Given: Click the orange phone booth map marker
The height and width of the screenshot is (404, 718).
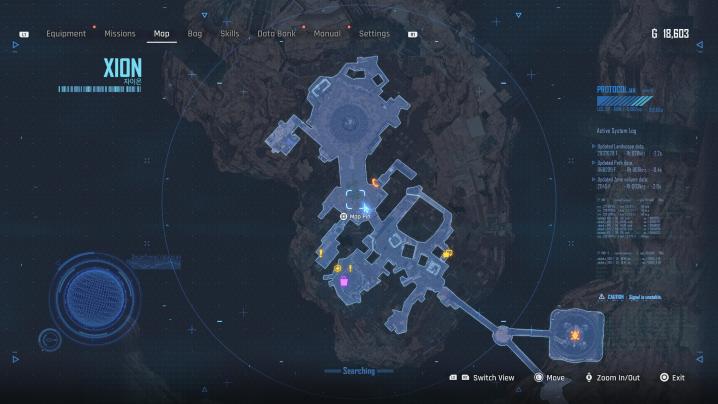Looking at the screenshot, I should click(x=375, y=182).
